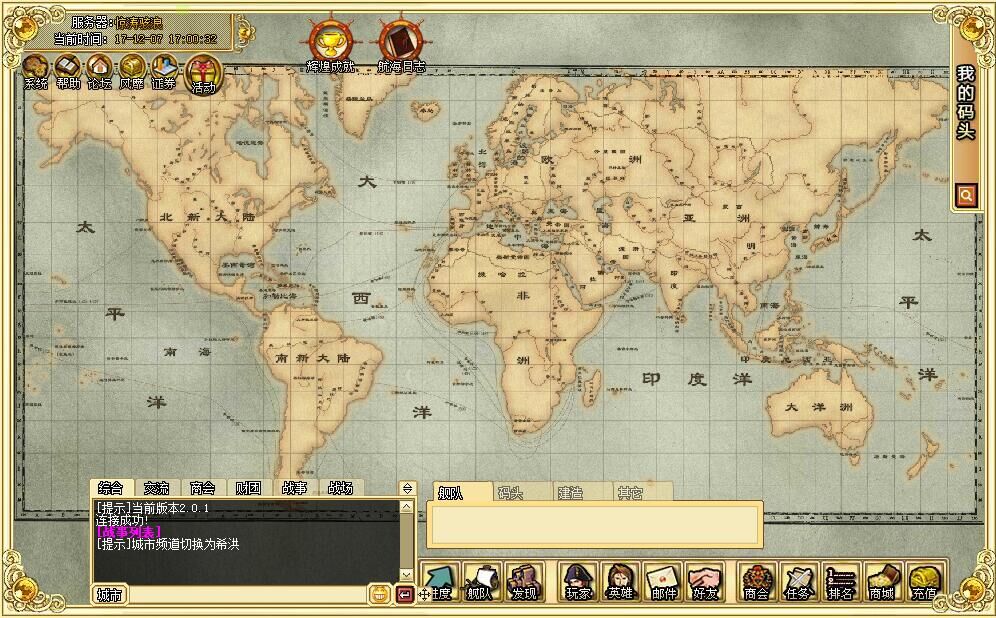Open the 英雄 heroes toolbar button
The image size is (996, 618).
click(620, 582)
